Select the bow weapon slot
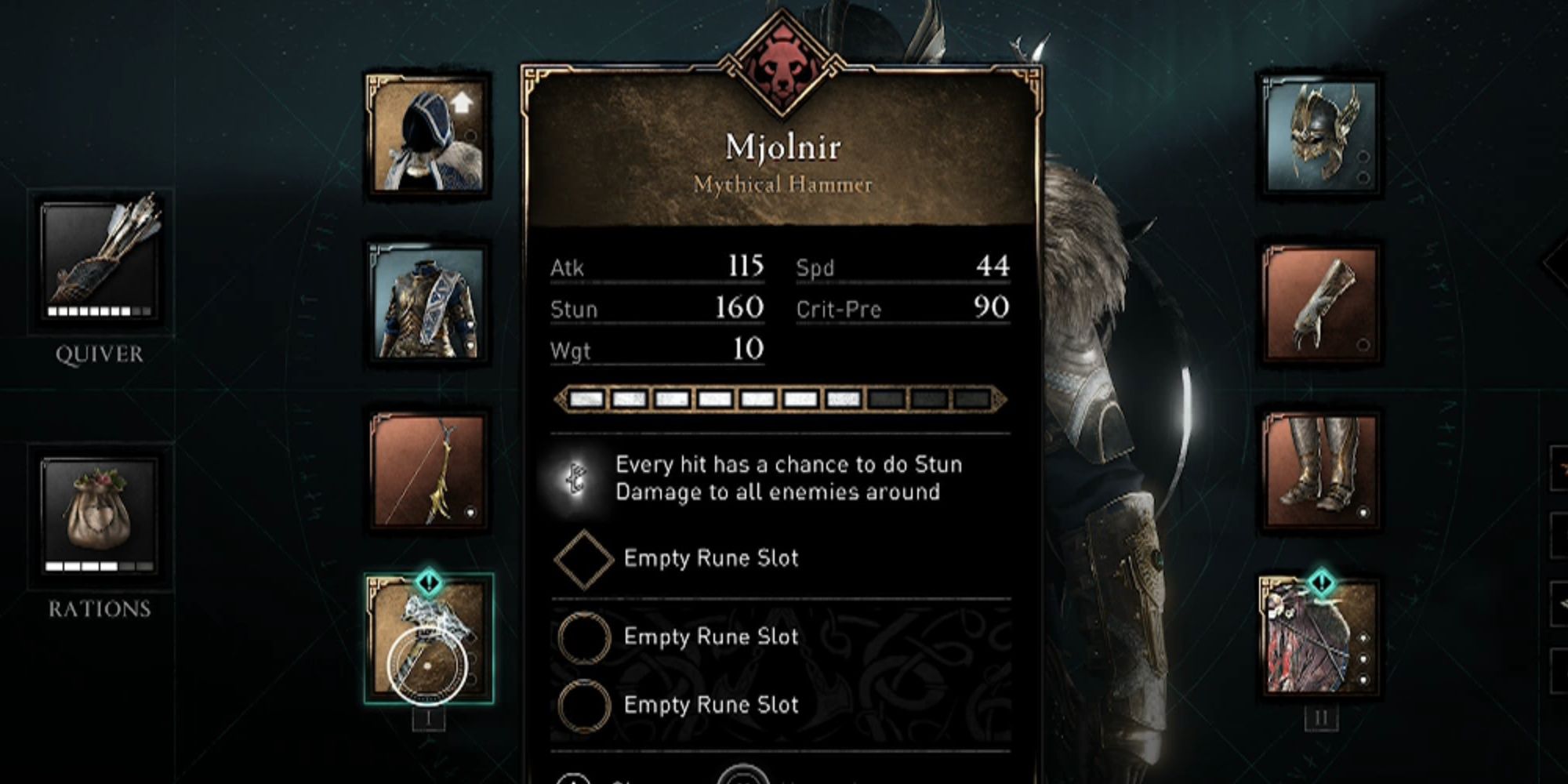1568x784 pixels. pyautogui.click(x=427, y=470)
